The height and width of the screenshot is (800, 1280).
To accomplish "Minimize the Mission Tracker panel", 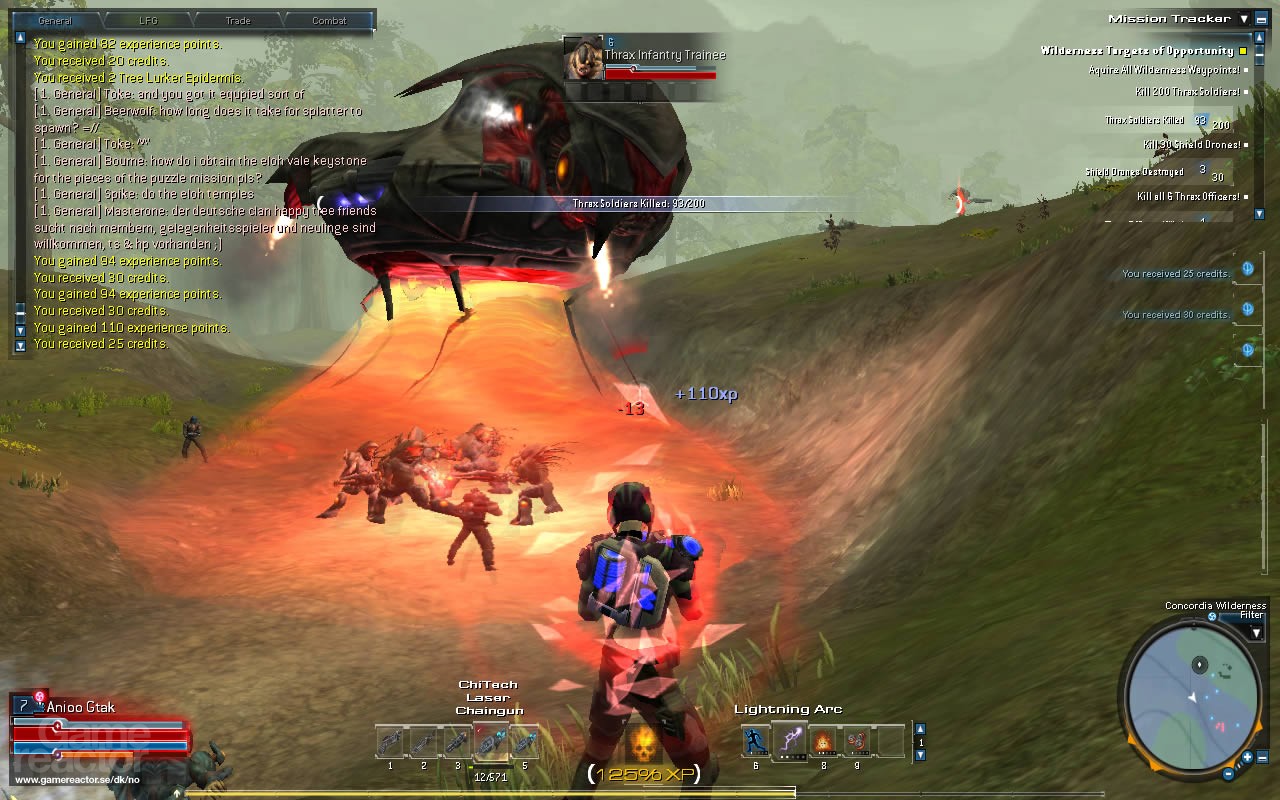I will [1261, 19].
